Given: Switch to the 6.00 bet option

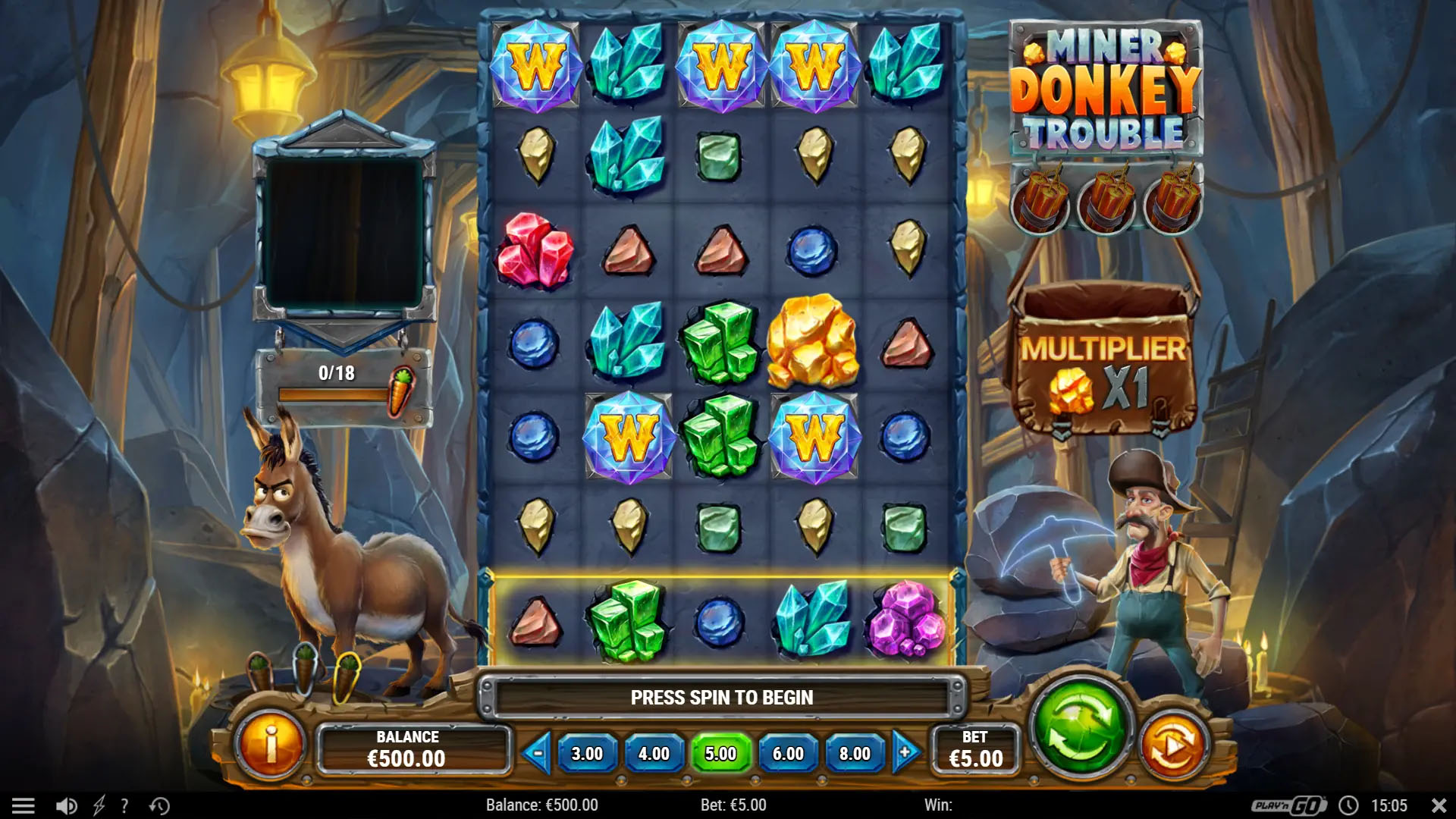Looking at the screenshot, I should (789, 753).
